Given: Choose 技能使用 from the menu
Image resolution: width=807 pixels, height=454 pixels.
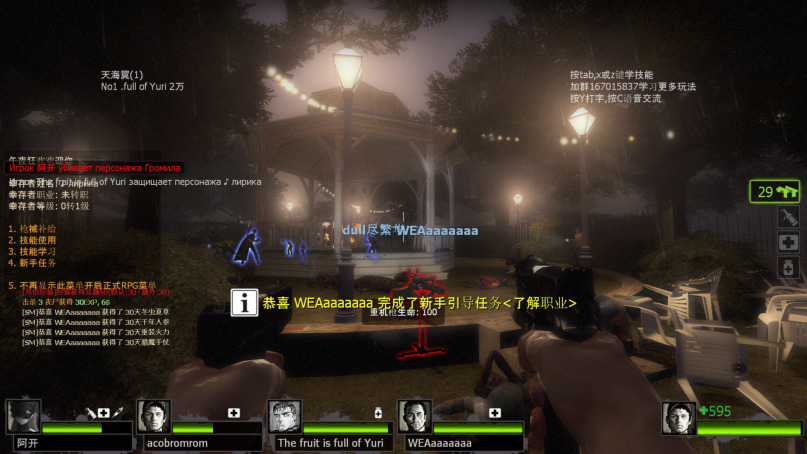Looking at the screenshot, I should [33, 240].
